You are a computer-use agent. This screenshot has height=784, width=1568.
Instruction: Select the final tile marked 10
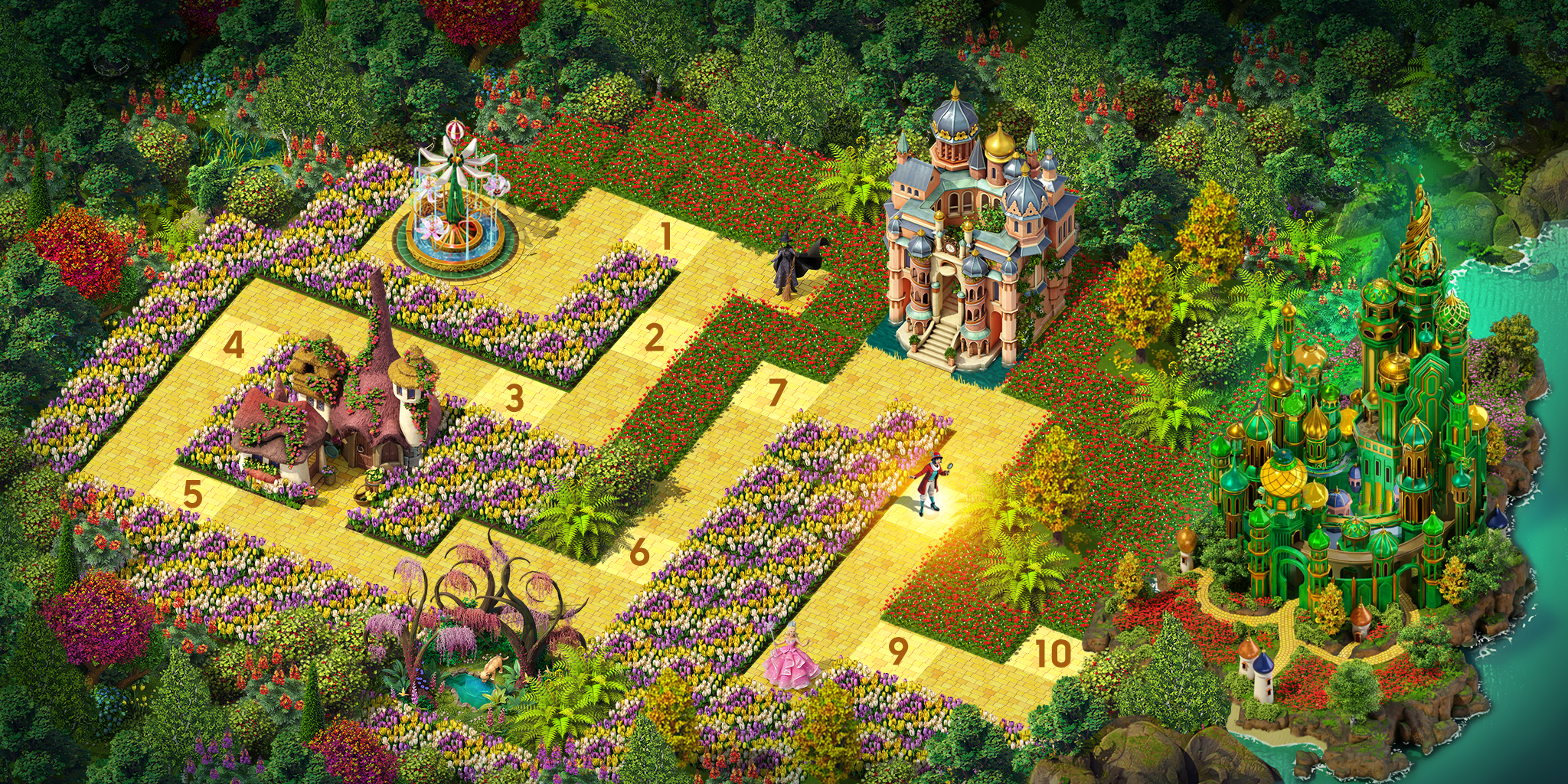(1053, 653)
